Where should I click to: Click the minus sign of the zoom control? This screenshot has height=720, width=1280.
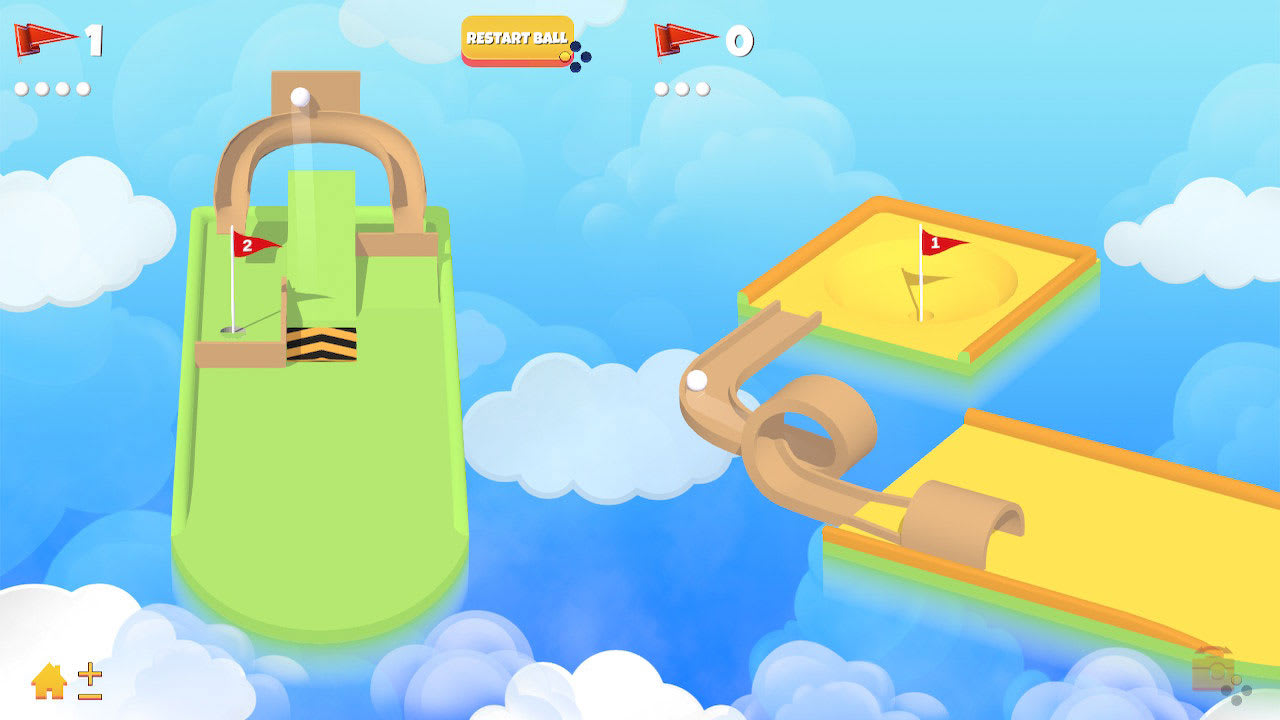(90, 695)
